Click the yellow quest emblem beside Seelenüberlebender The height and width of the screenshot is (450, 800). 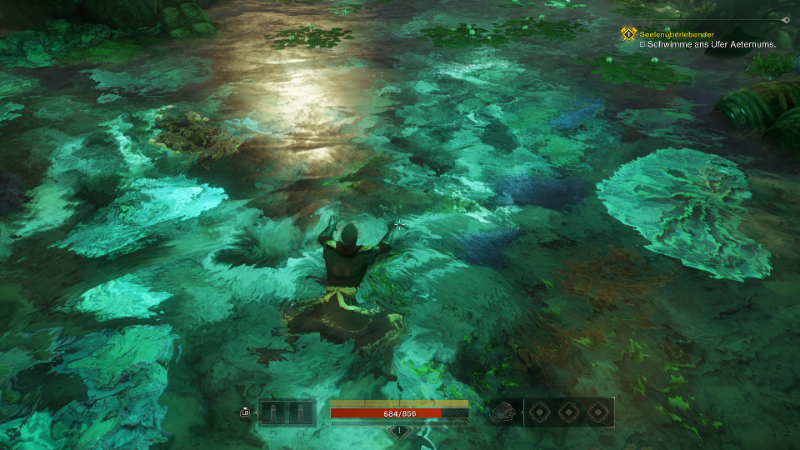629,34
